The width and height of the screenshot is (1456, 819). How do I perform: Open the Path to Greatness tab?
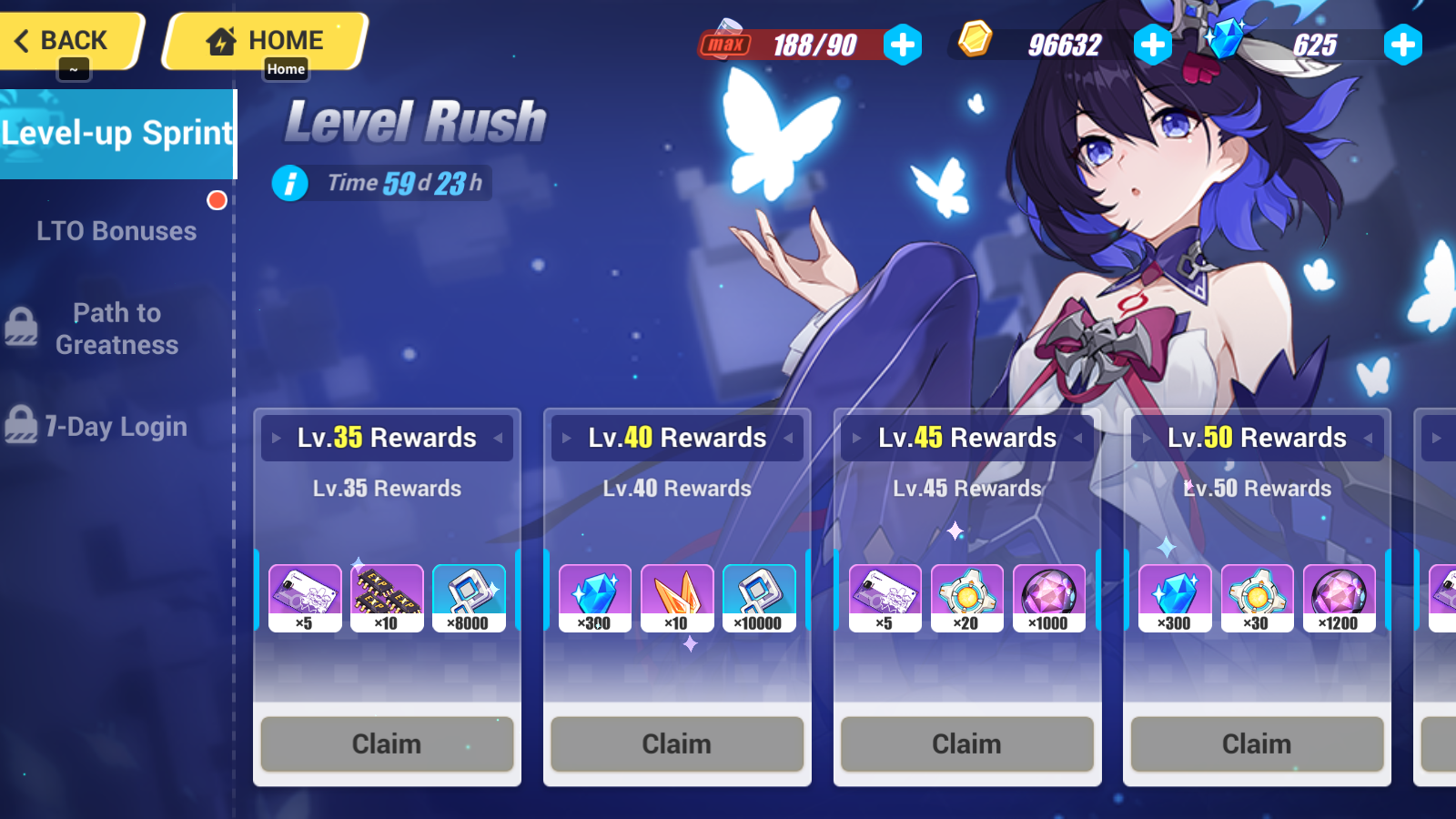(116, 329)
